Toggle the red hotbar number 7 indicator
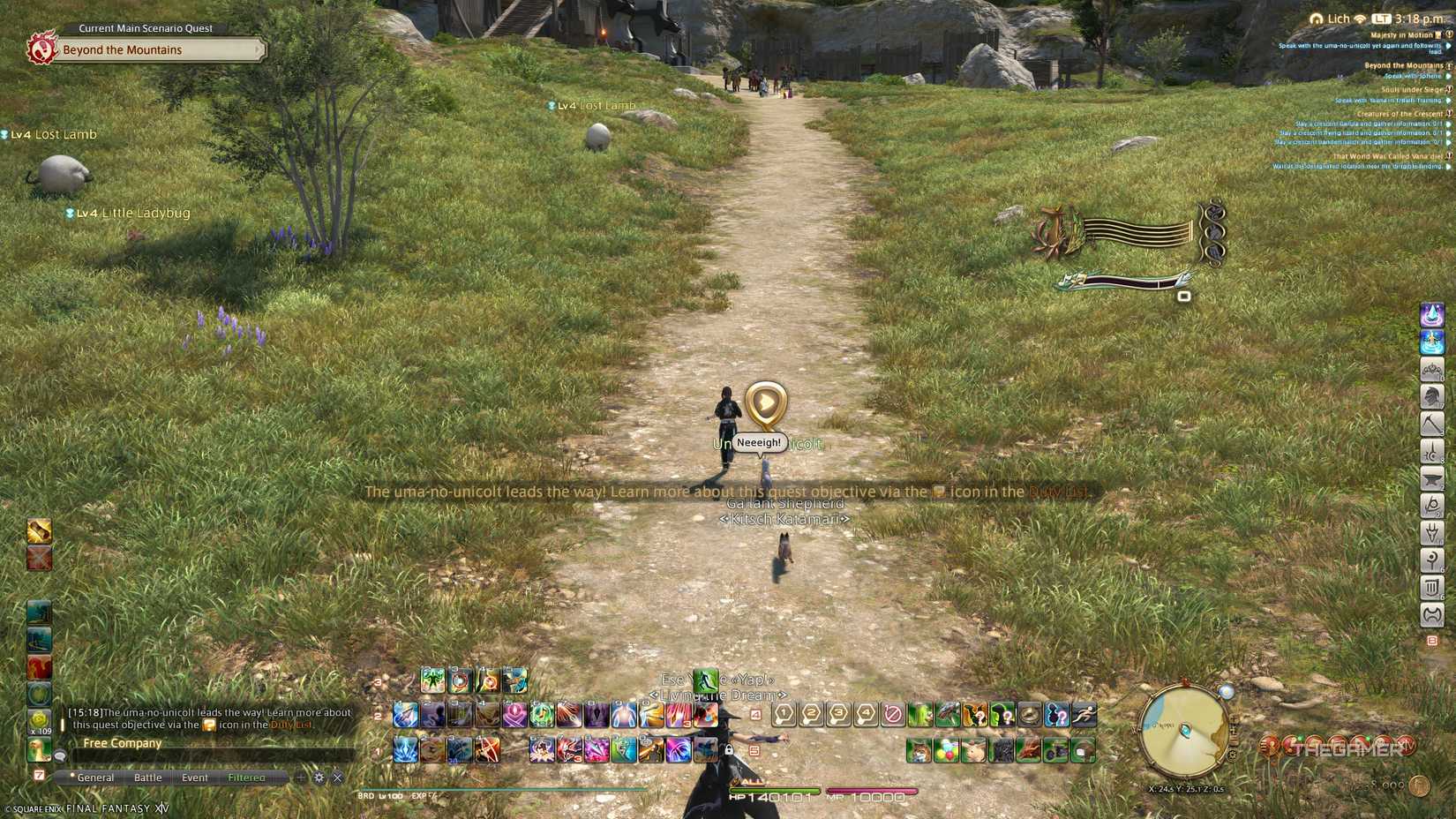Screen dimensions: 1456x819 (41, 774)
